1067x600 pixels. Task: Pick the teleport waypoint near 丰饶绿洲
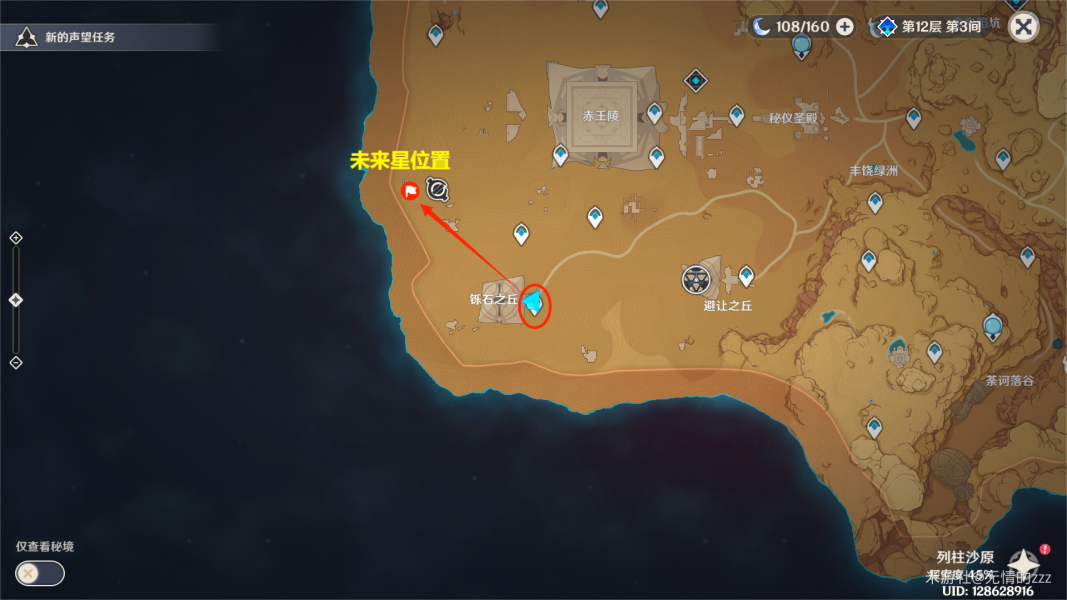click(x=875, y=202)
